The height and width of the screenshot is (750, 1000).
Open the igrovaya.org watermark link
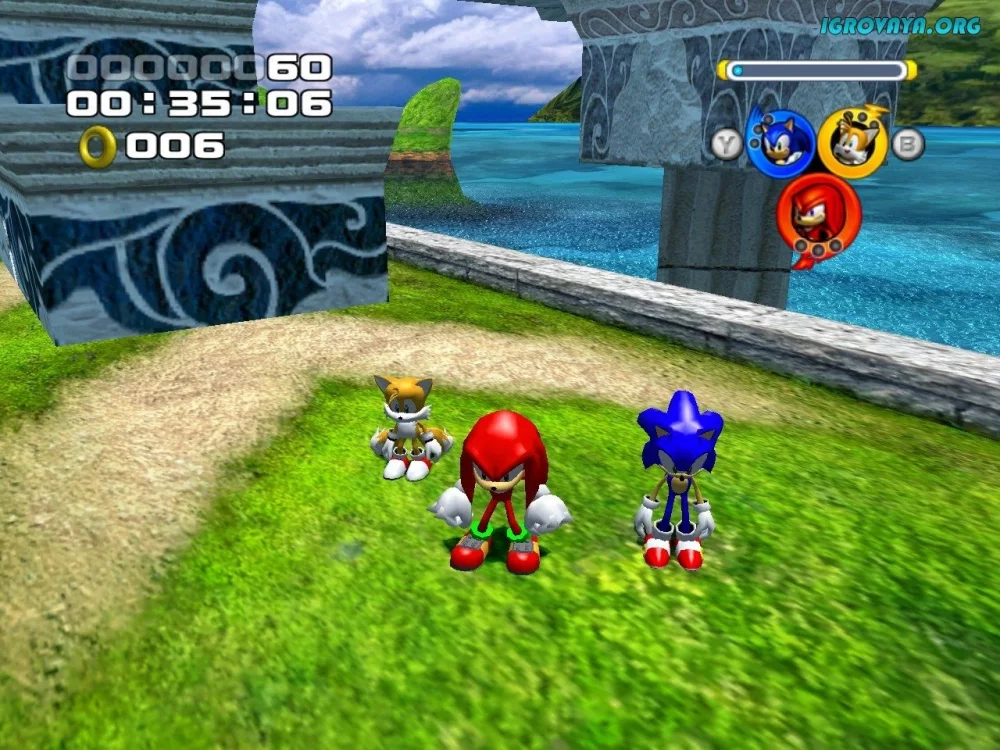pos(900,26)
